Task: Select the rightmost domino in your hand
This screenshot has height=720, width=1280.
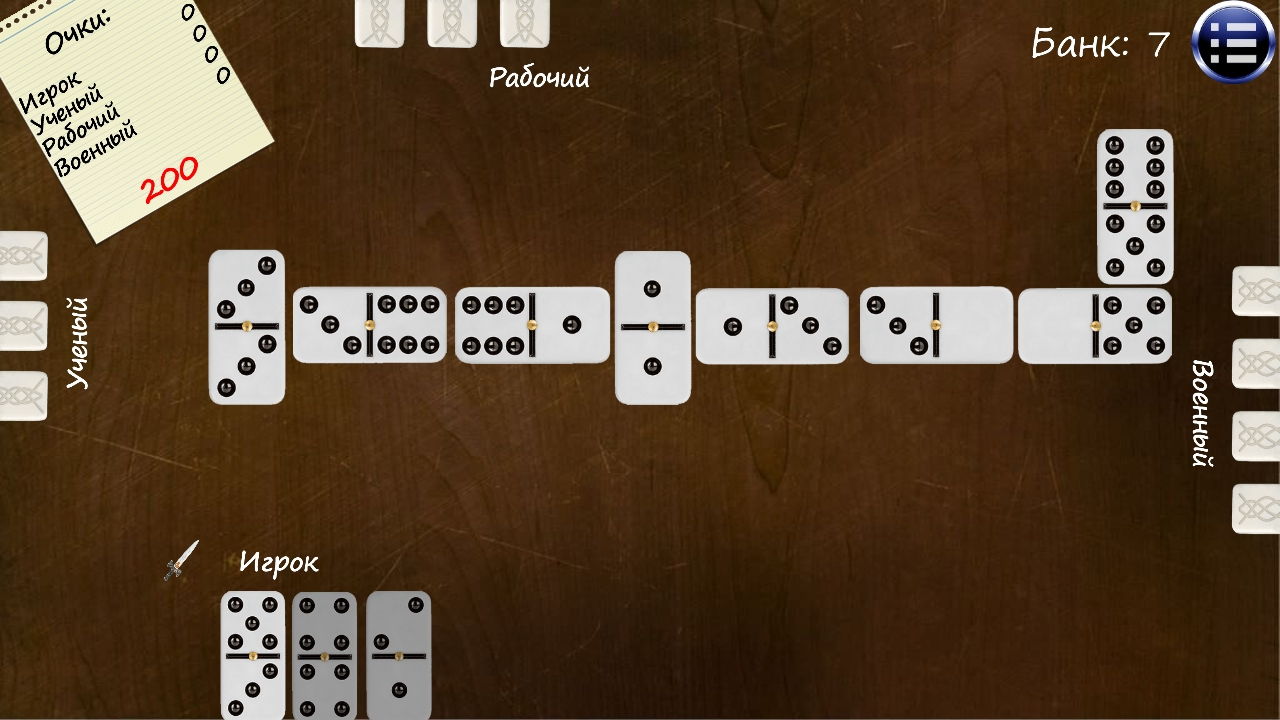Action: click(394, 657)
